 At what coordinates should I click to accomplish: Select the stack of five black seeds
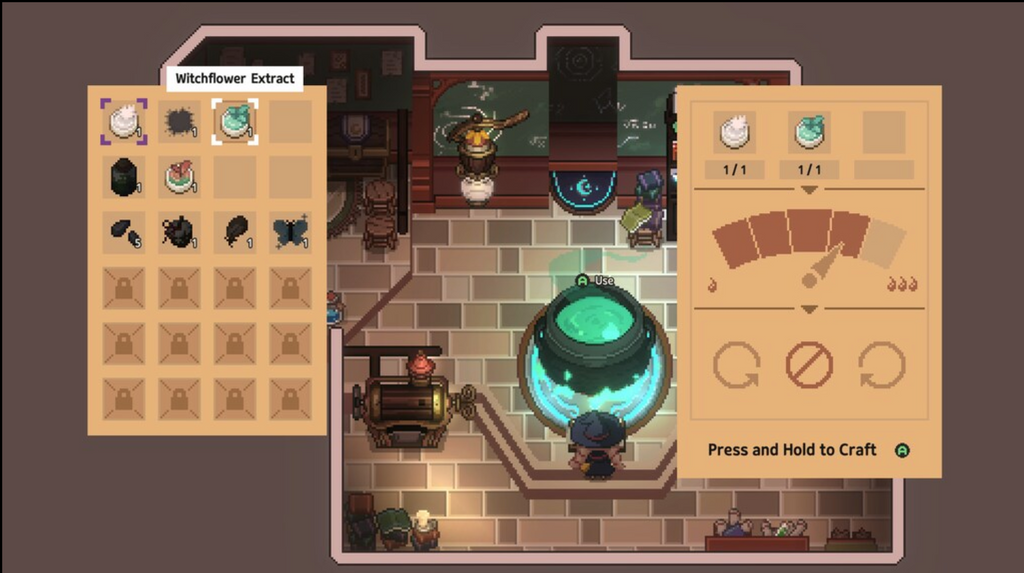(x=124, y=231)
